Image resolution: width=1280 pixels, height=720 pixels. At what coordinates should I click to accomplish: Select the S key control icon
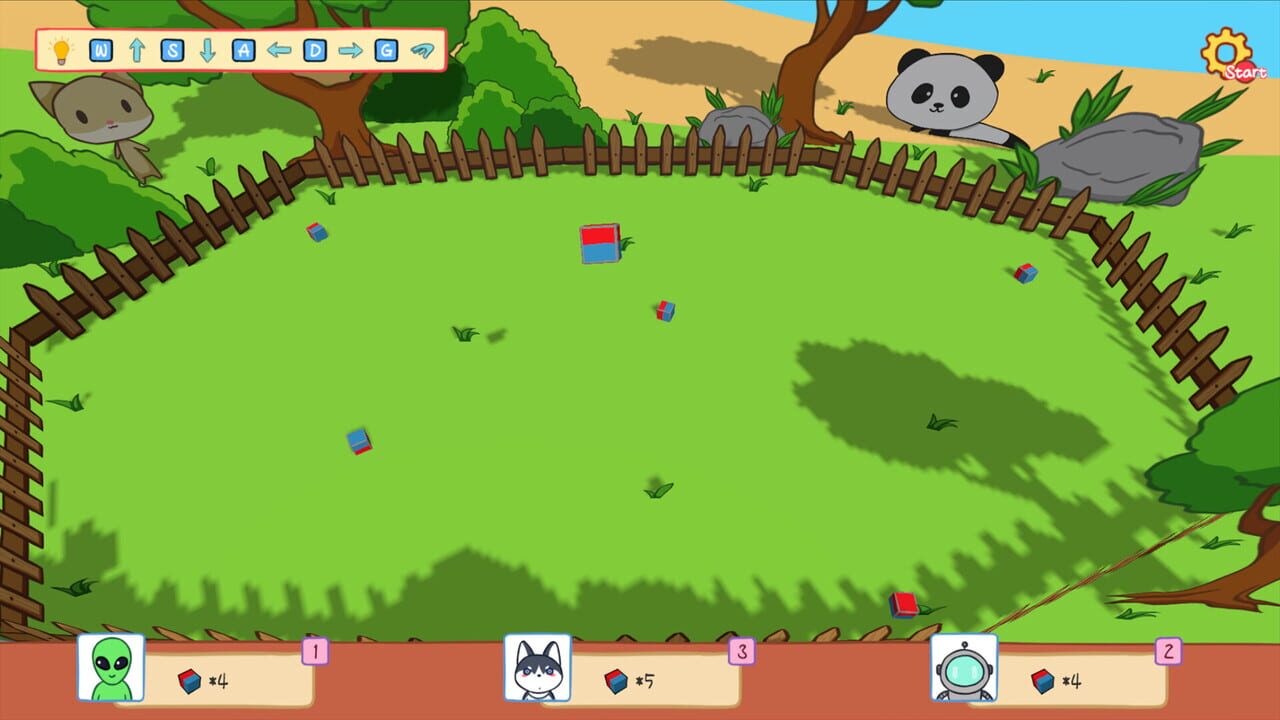(171, 47)
